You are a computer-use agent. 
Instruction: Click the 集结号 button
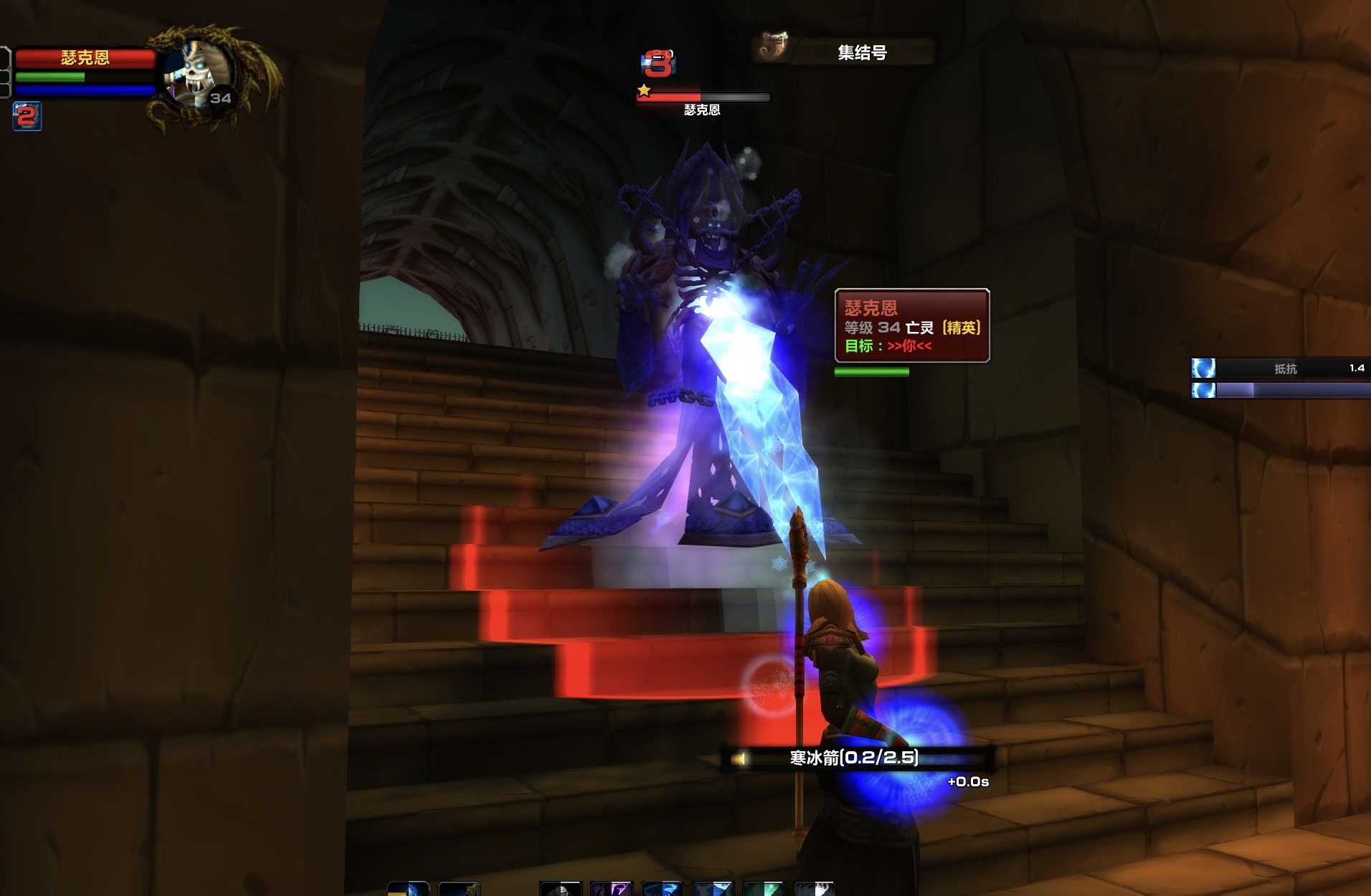861,52
